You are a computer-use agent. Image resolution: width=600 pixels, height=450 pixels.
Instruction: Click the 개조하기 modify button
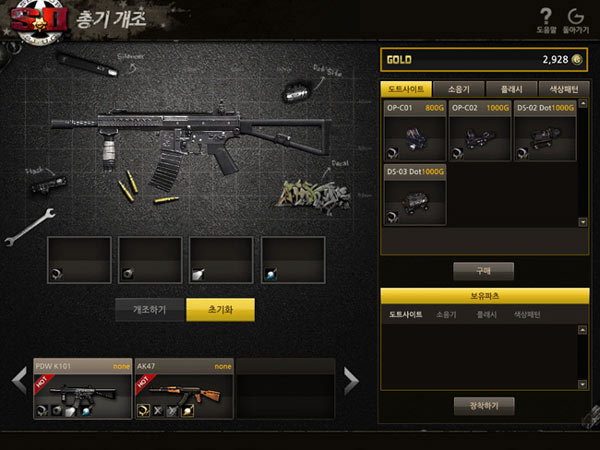[x=149, y=309]
